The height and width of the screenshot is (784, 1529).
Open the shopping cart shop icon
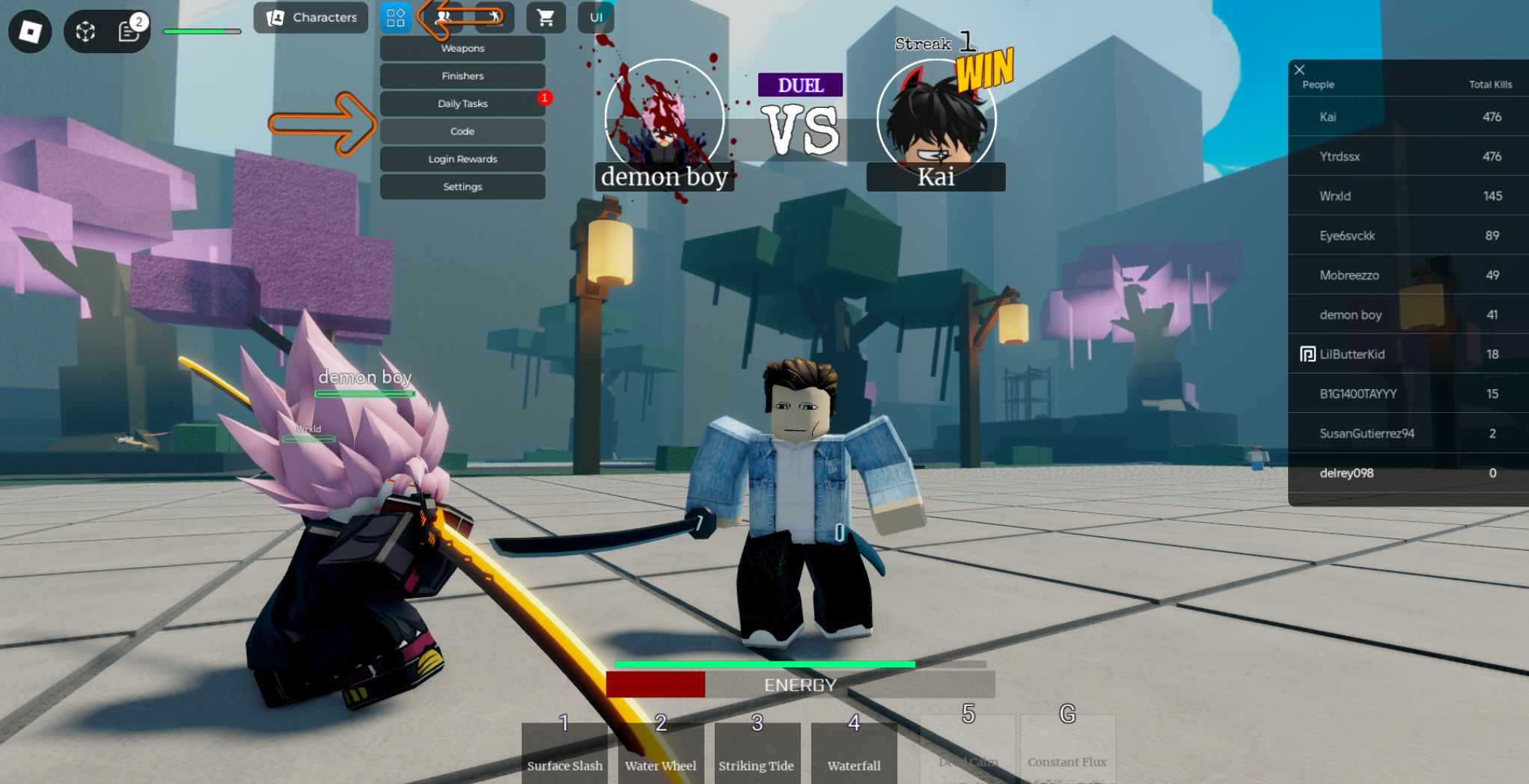point(545,17)
